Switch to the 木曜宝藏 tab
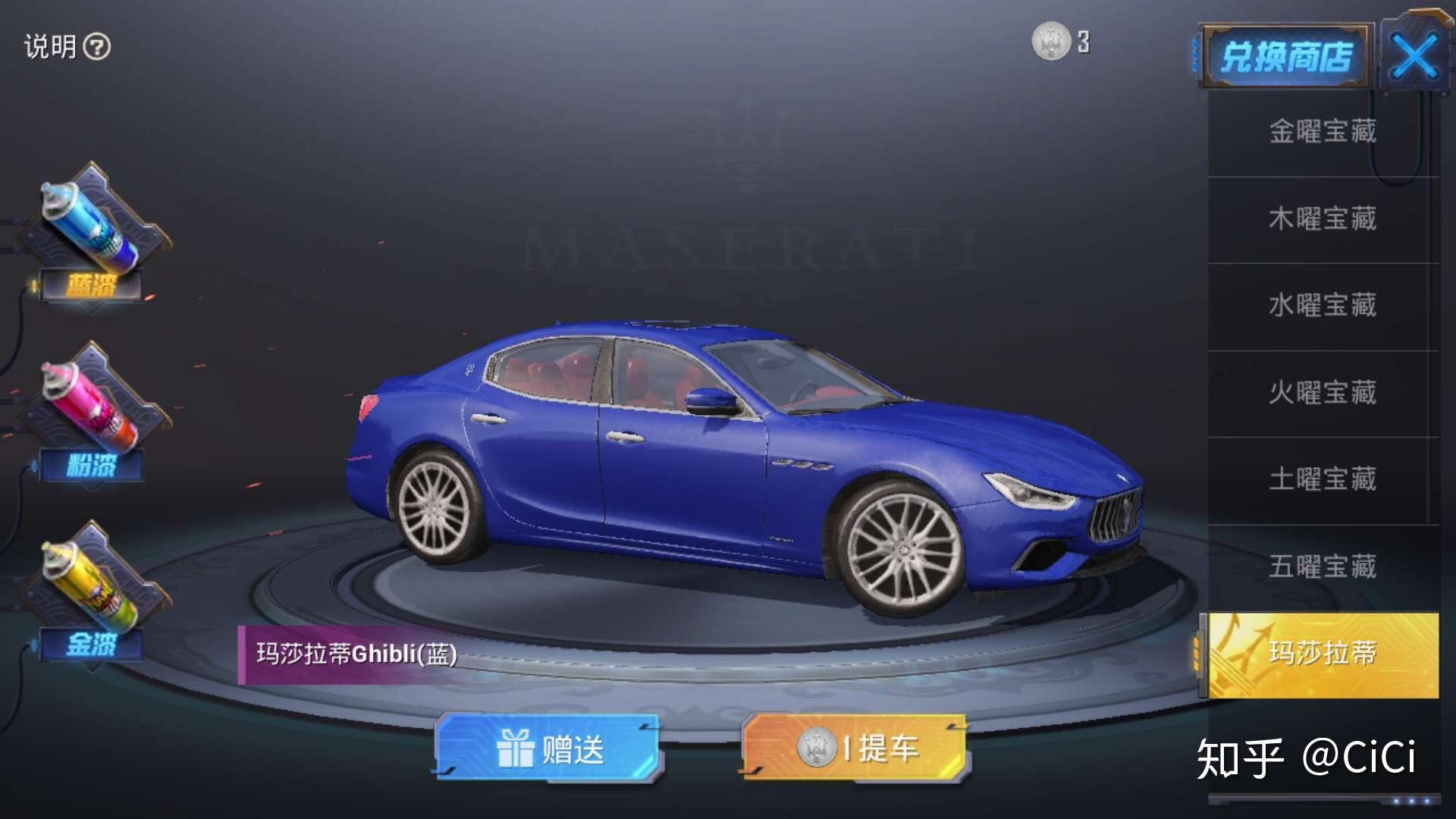This screenshot has height=819, width=1456. point(1323,220)
